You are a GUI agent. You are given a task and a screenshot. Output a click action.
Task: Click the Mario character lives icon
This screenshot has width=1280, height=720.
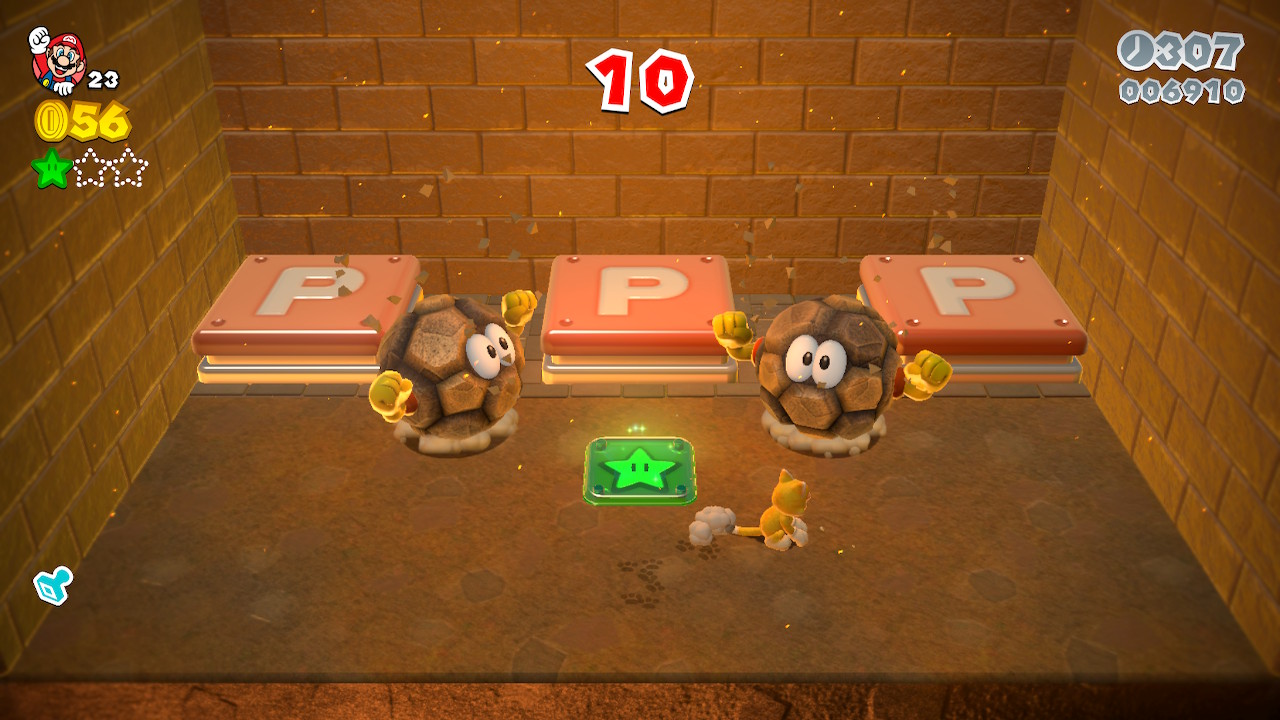click(x=58, y=60)
